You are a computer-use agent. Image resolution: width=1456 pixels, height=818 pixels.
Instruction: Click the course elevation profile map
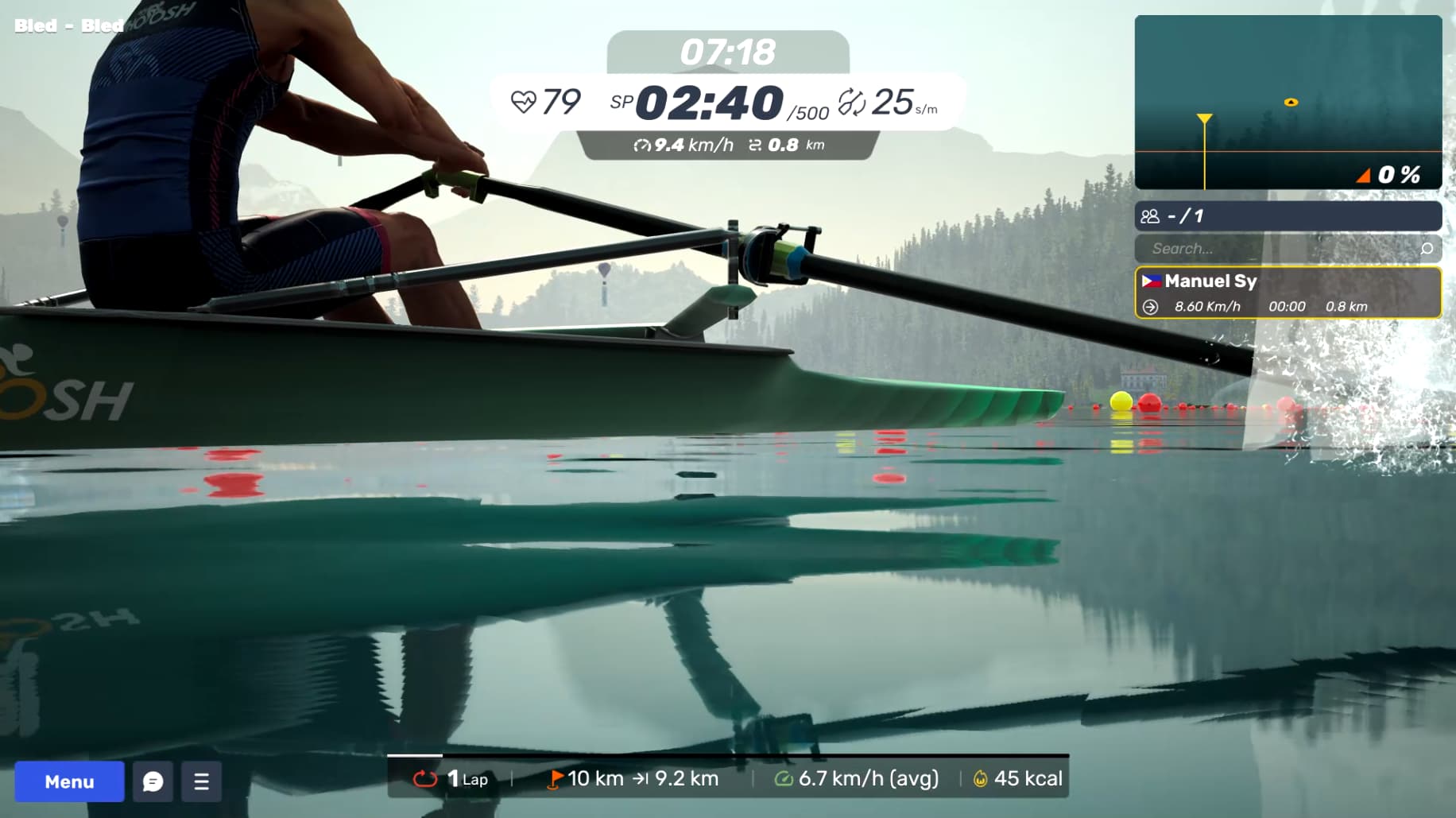1288,103
